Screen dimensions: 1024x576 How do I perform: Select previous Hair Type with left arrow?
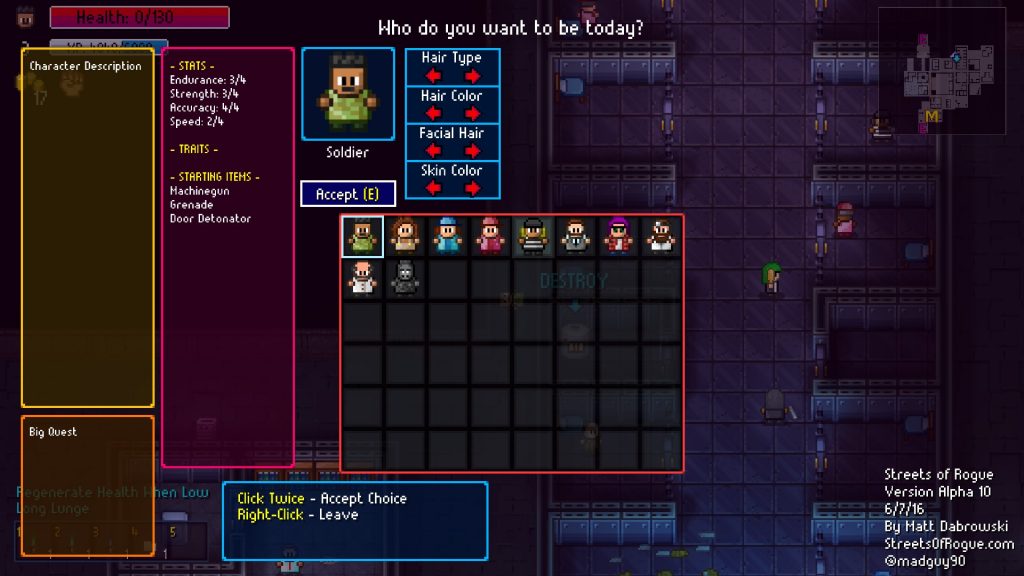click(x=432, y=76)
